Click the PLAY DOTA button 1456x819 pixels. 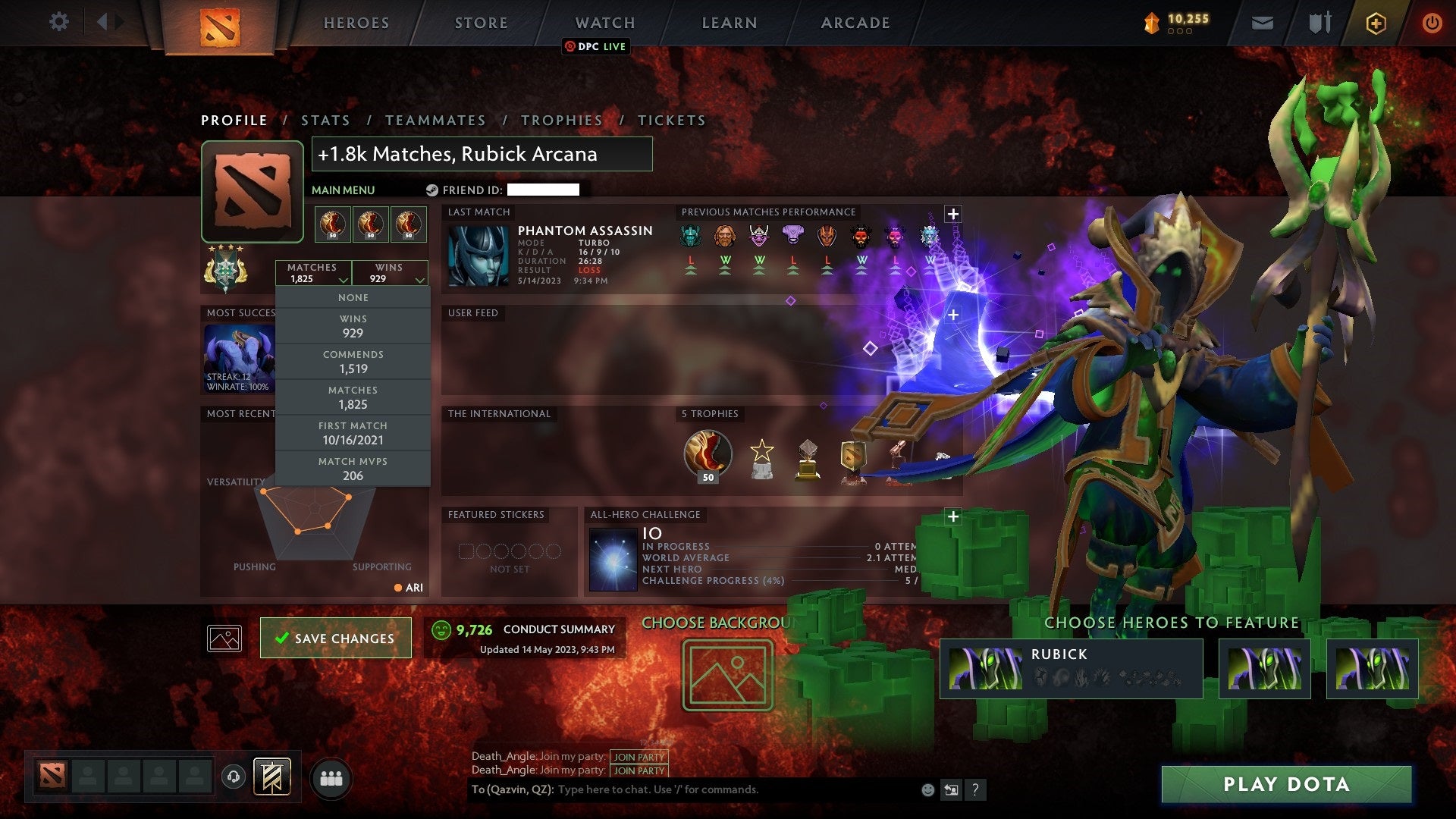point(1287,785)
